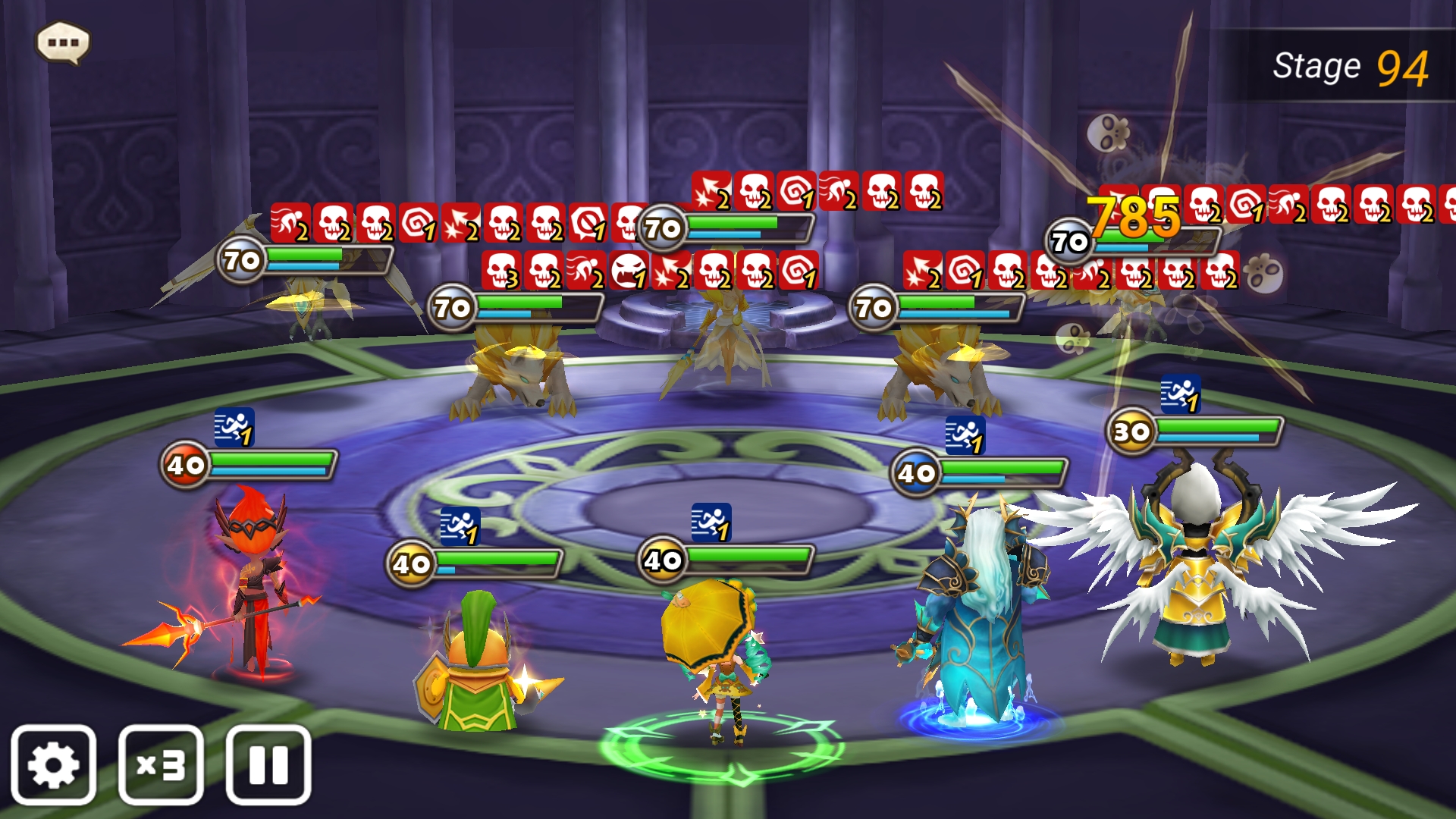
Task: Open the gear settings menu
Action: [53, 764]
